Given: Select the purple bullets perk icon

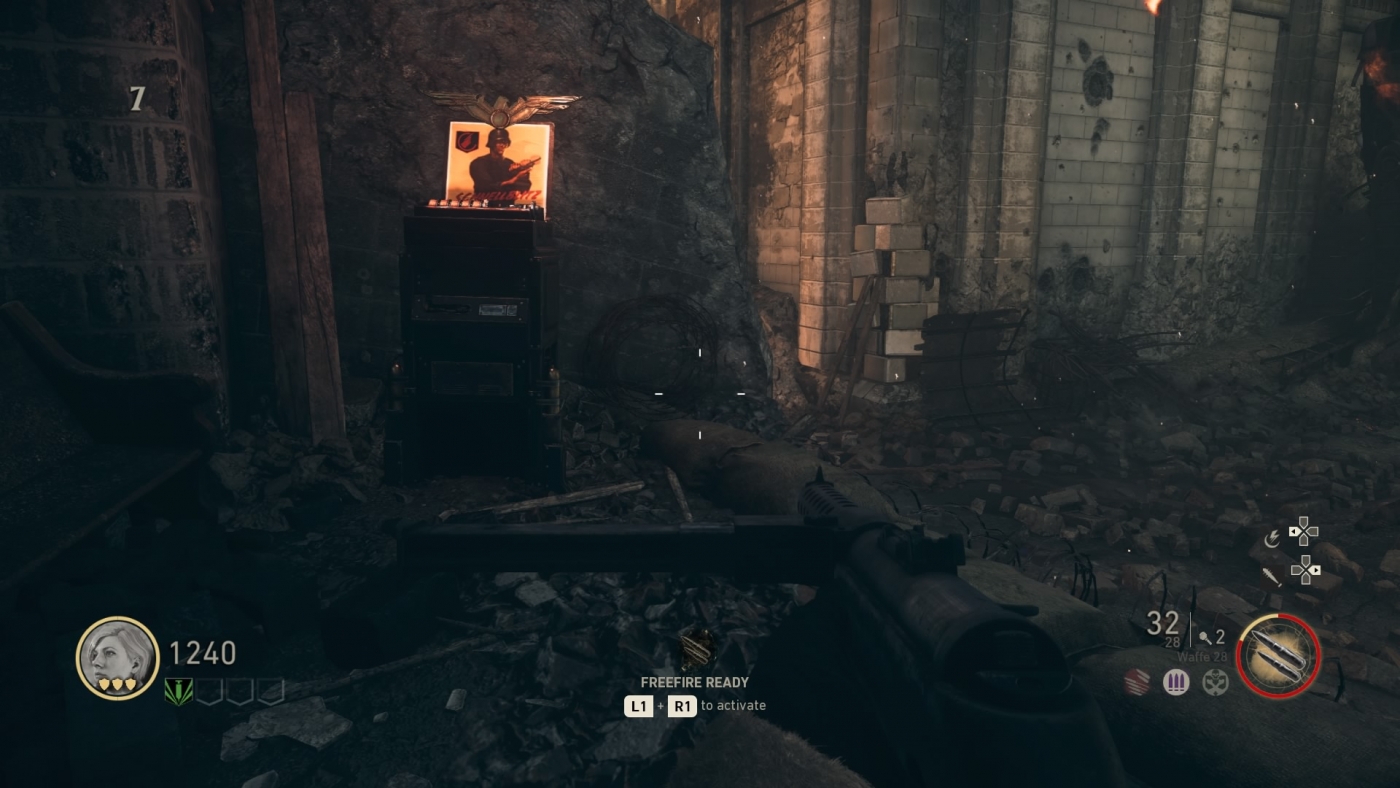Looking at the screenshot, I should click(x=1175, y=682).
